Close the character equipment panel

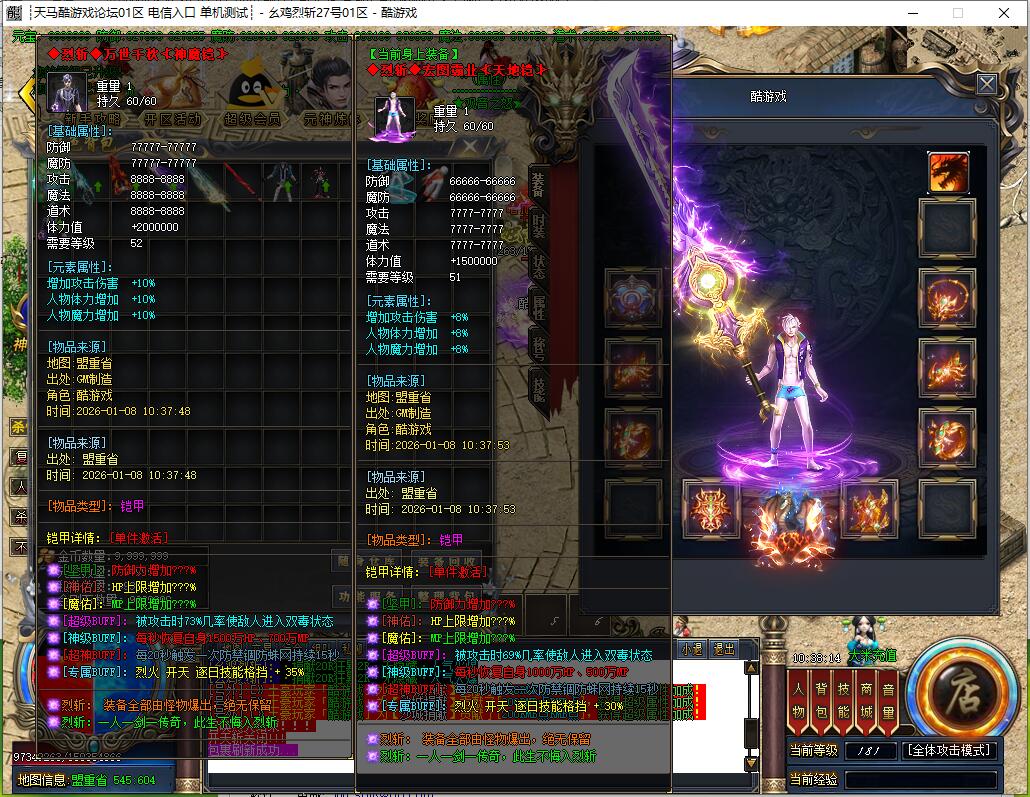[986, 84]
